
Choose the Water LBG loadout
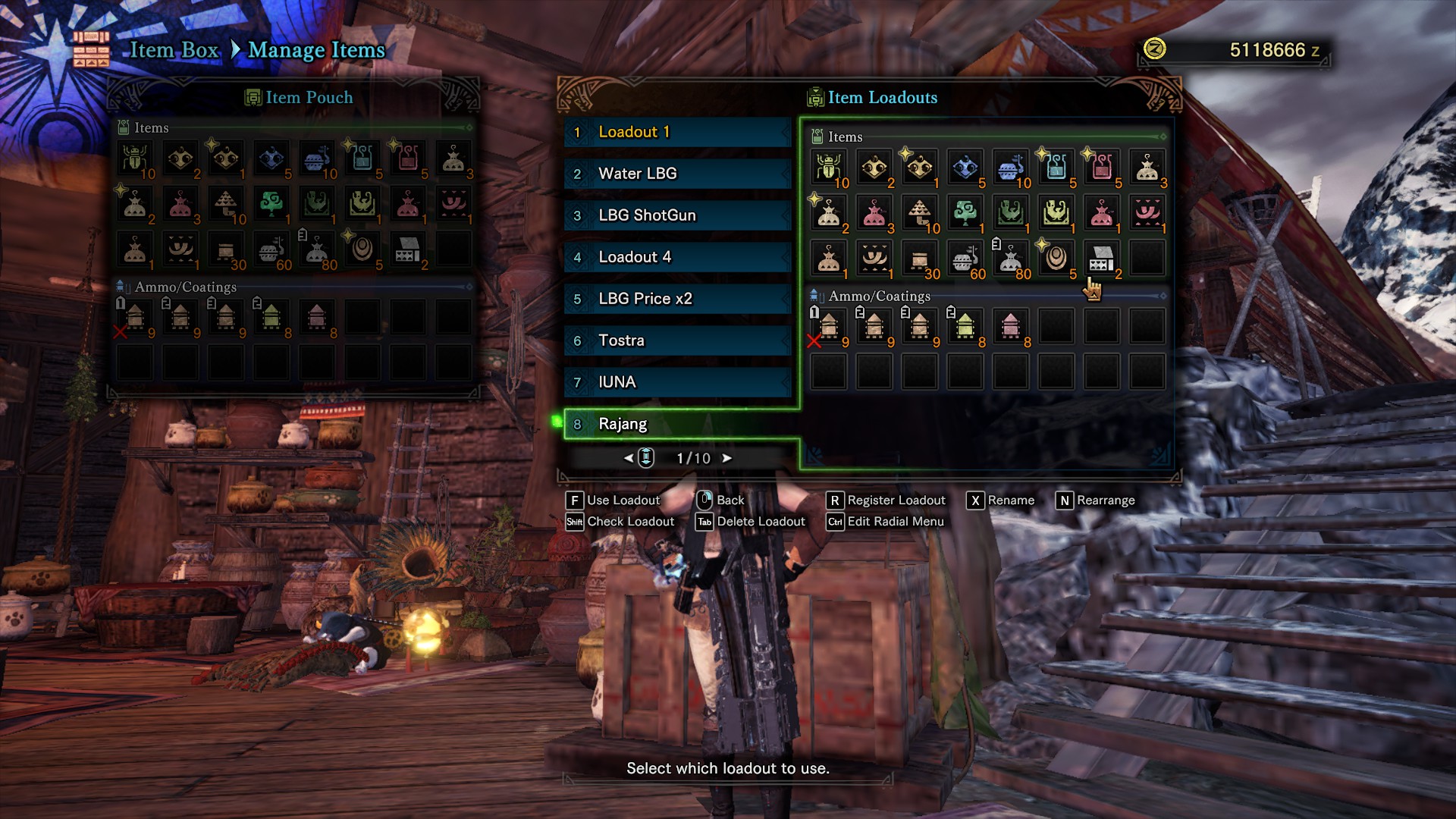[x=676, y=174]
